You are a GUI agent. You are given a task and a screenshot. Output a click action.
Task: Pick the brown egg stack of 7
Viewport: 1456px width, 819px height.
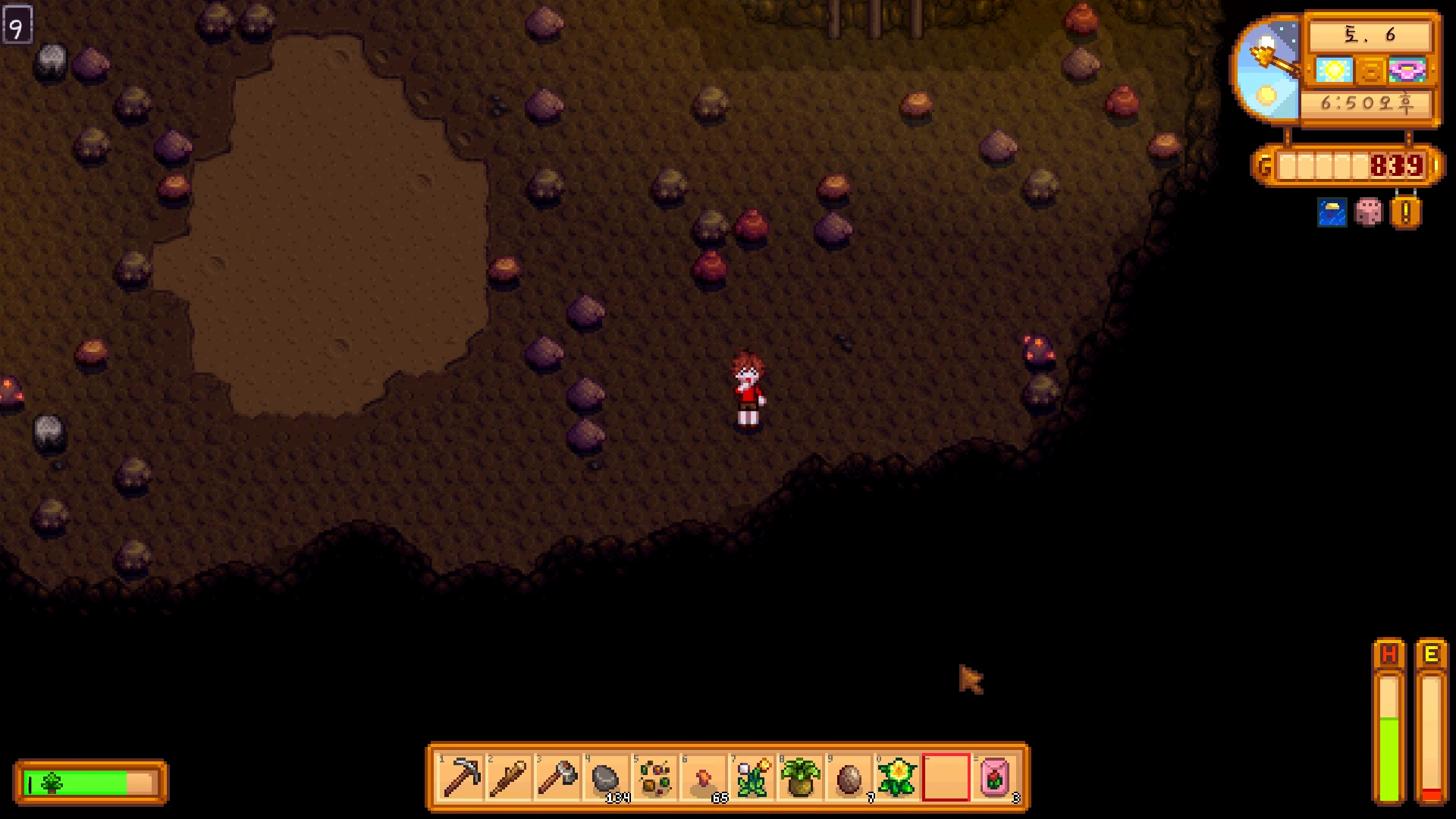(849, 777)
